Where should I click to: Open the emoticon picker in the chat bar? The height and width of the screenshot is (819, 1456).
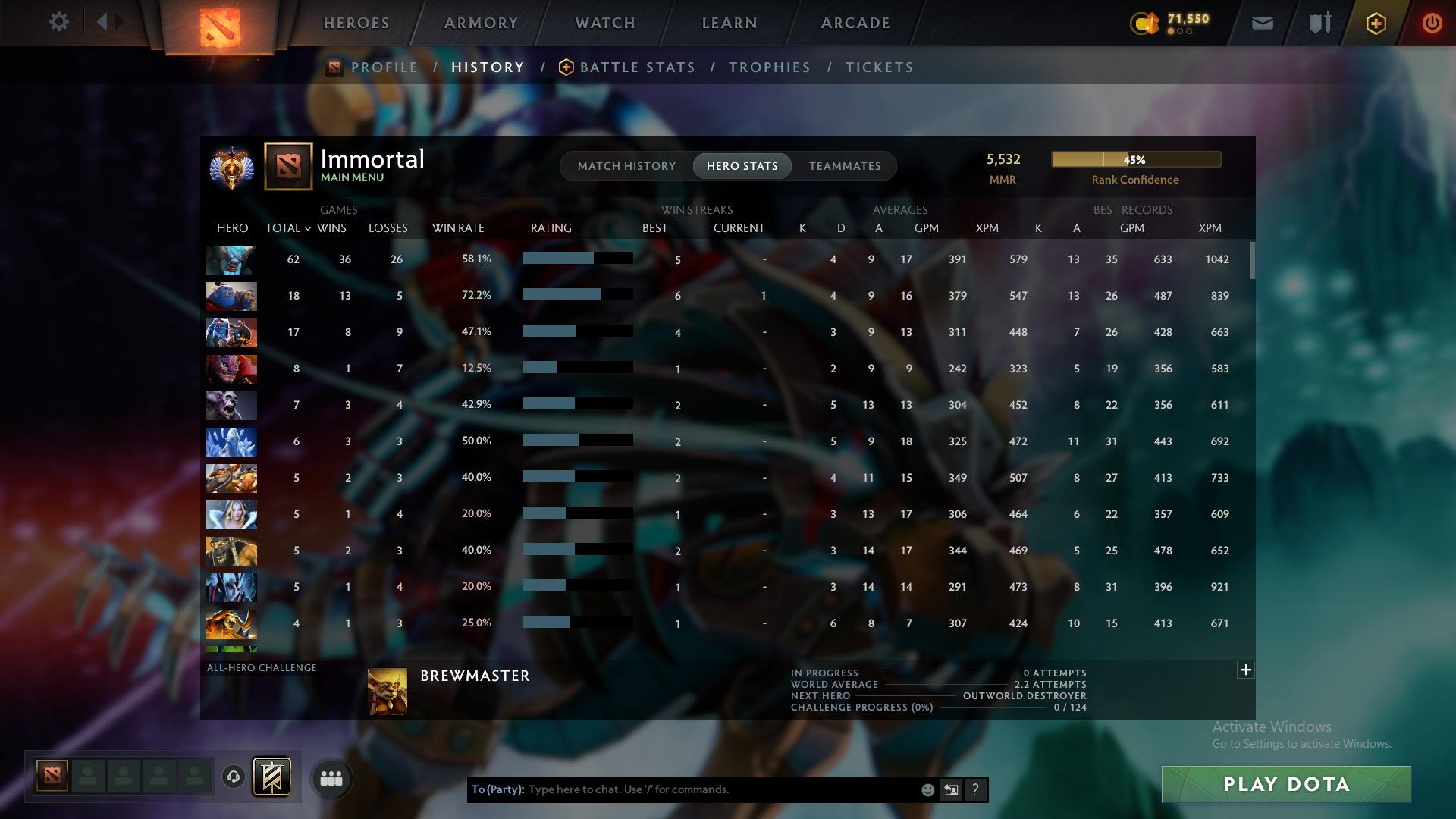pyautogui.click(x=927, y=789)
